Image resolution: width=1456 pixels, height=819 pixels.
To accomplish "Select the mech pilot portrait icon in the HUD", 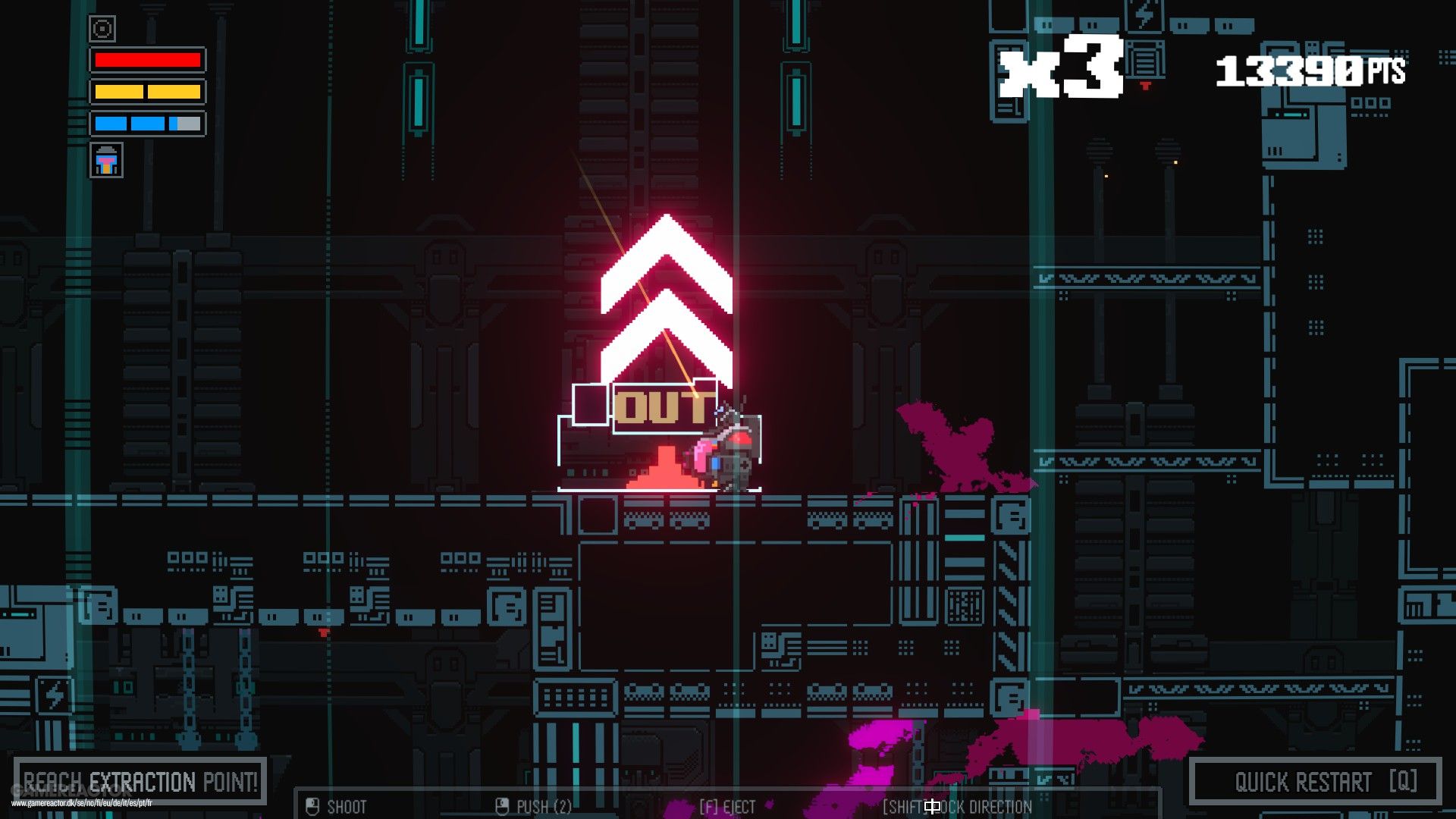I will coord(106,160).
